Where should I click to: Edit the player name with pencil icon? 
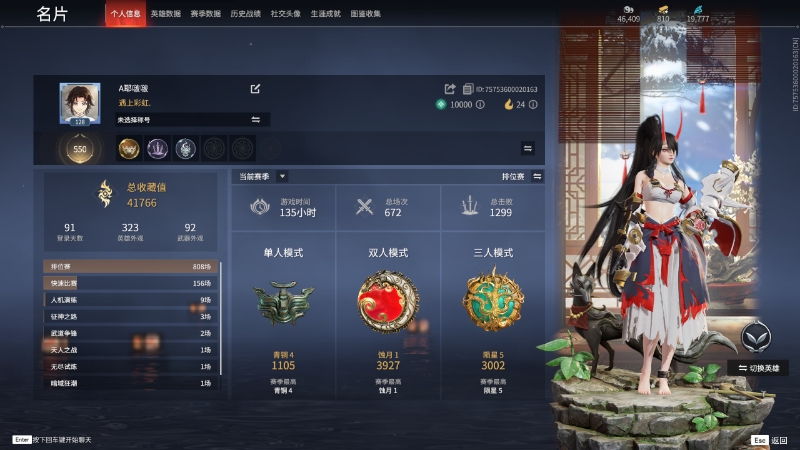[255, 89]
